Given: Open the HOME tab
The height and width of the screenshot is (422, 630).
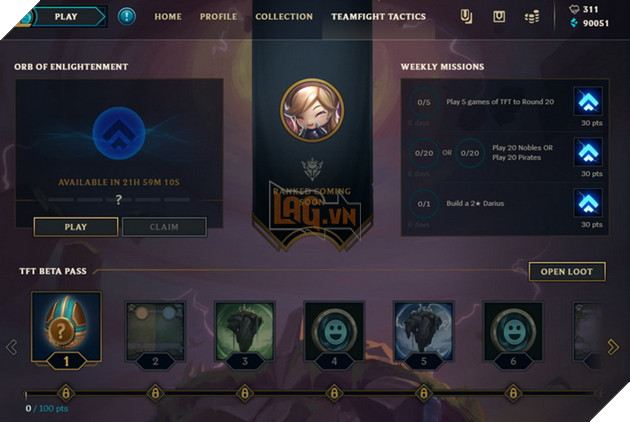Looking at the screenshot, I should pyautogui.click(x=168, y=17).
